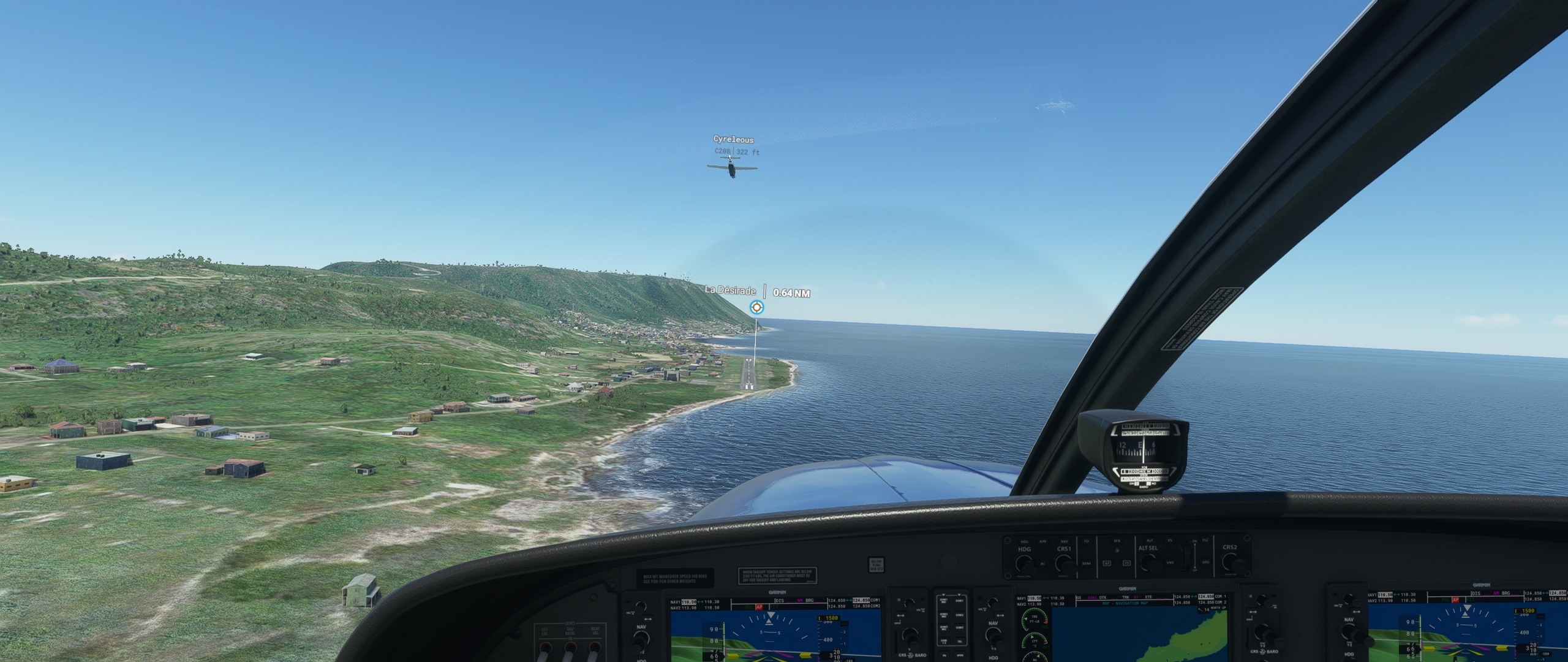Screen dimensions: 1568x662
Task: Click the Cyreleous player nameplate
Action: [x=733, y=140]
